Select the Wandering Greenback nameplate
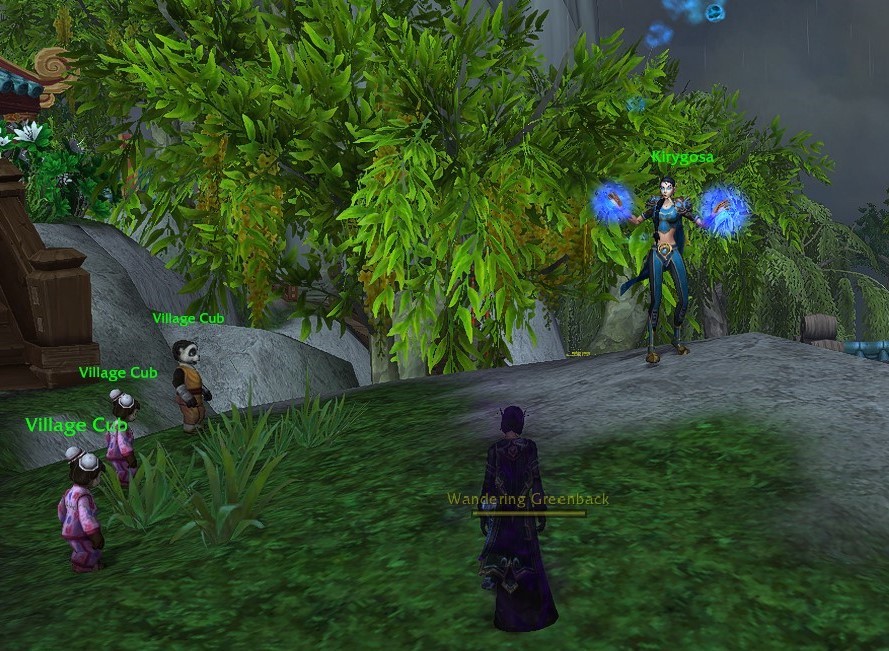The width and height of the screenshot is (889, 651). 528,499
